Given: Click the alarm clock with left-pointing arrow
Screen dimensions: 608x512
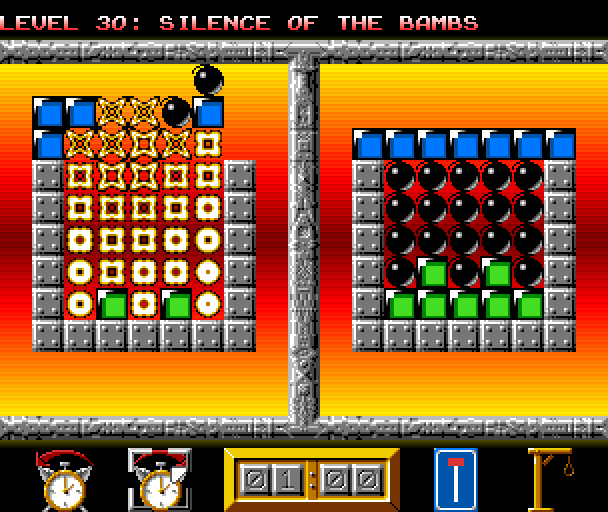Looking at the screenshot, I should point(63,479).
